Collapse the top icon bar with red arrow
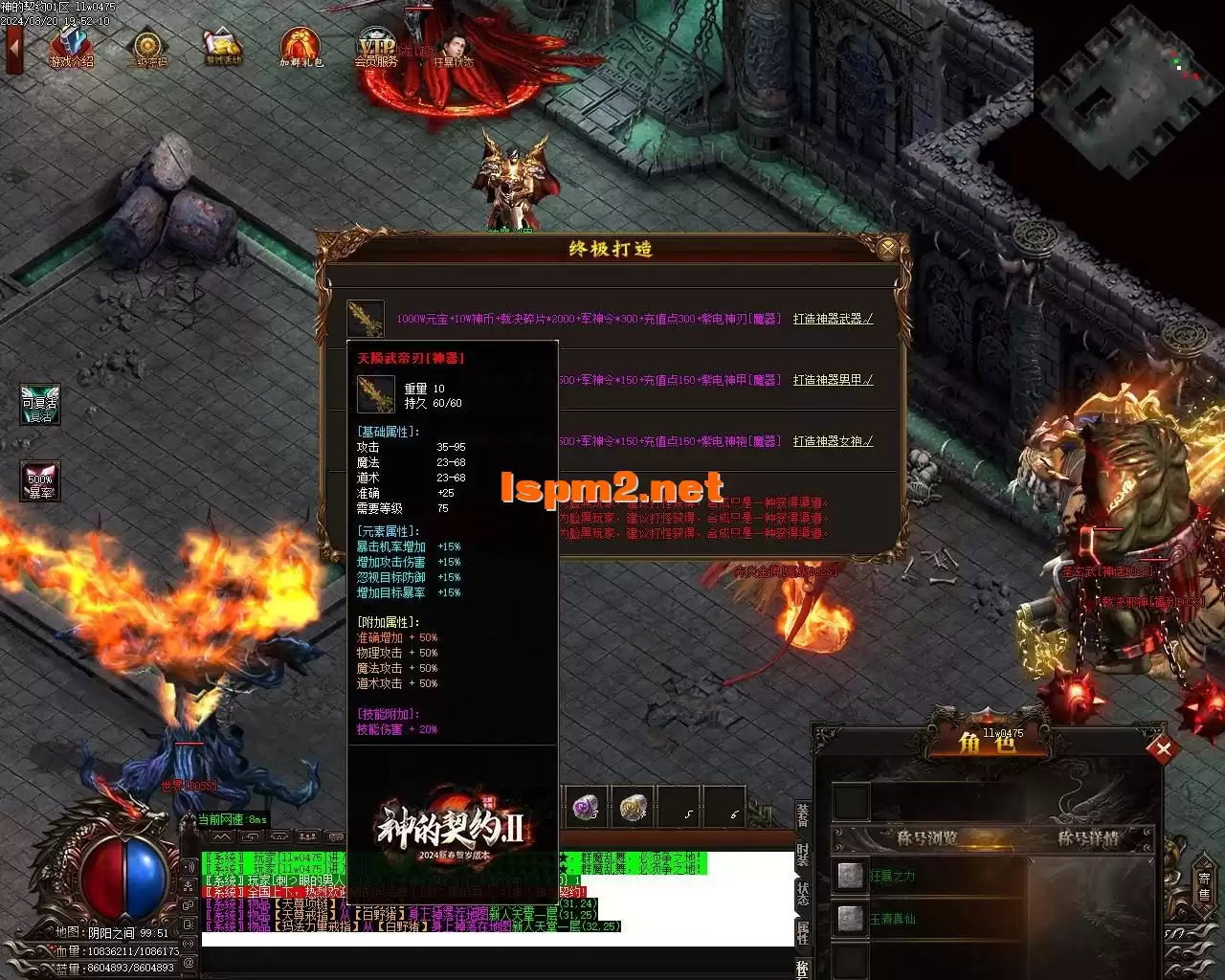The image size is (1225, 980). pos(14,50)
